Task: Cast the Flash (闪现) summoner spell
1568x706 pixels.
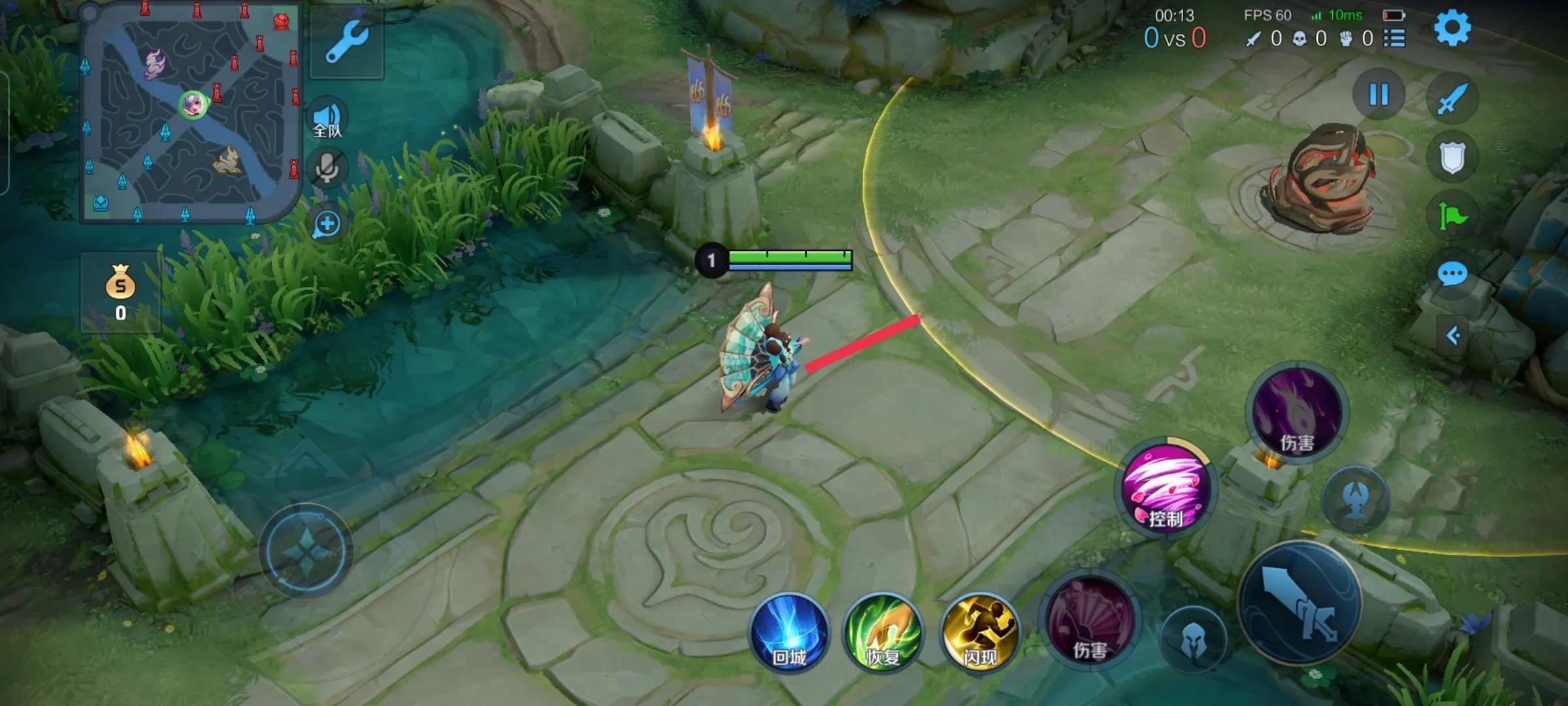Action: click(x=979, y=633)
